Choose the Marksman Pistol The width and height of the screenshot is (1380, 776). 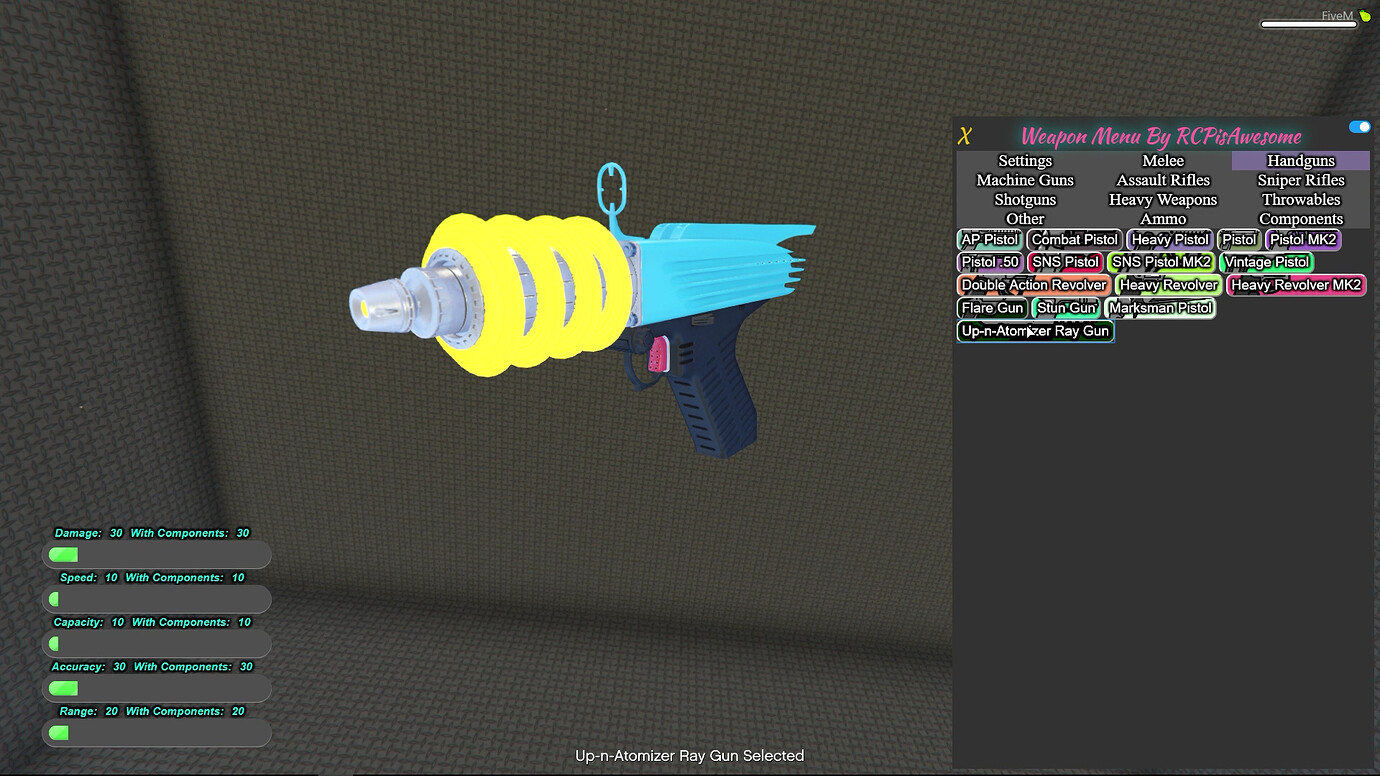point(1160,307)
